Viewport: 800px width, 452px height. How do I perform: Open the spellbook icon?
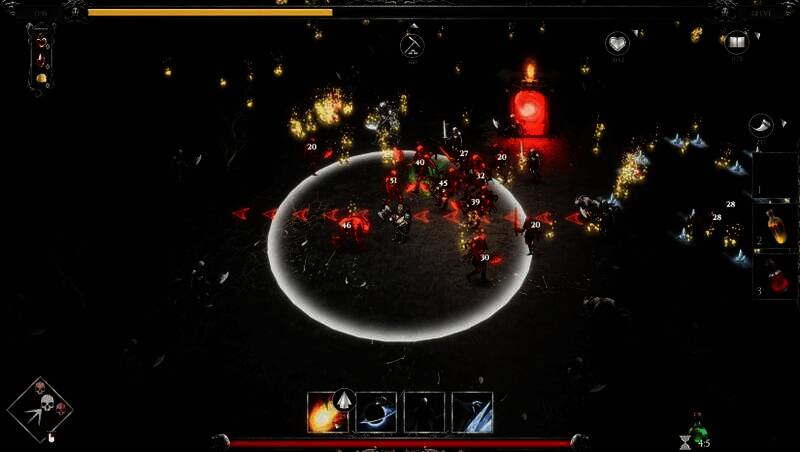click(x=737, y=43)
